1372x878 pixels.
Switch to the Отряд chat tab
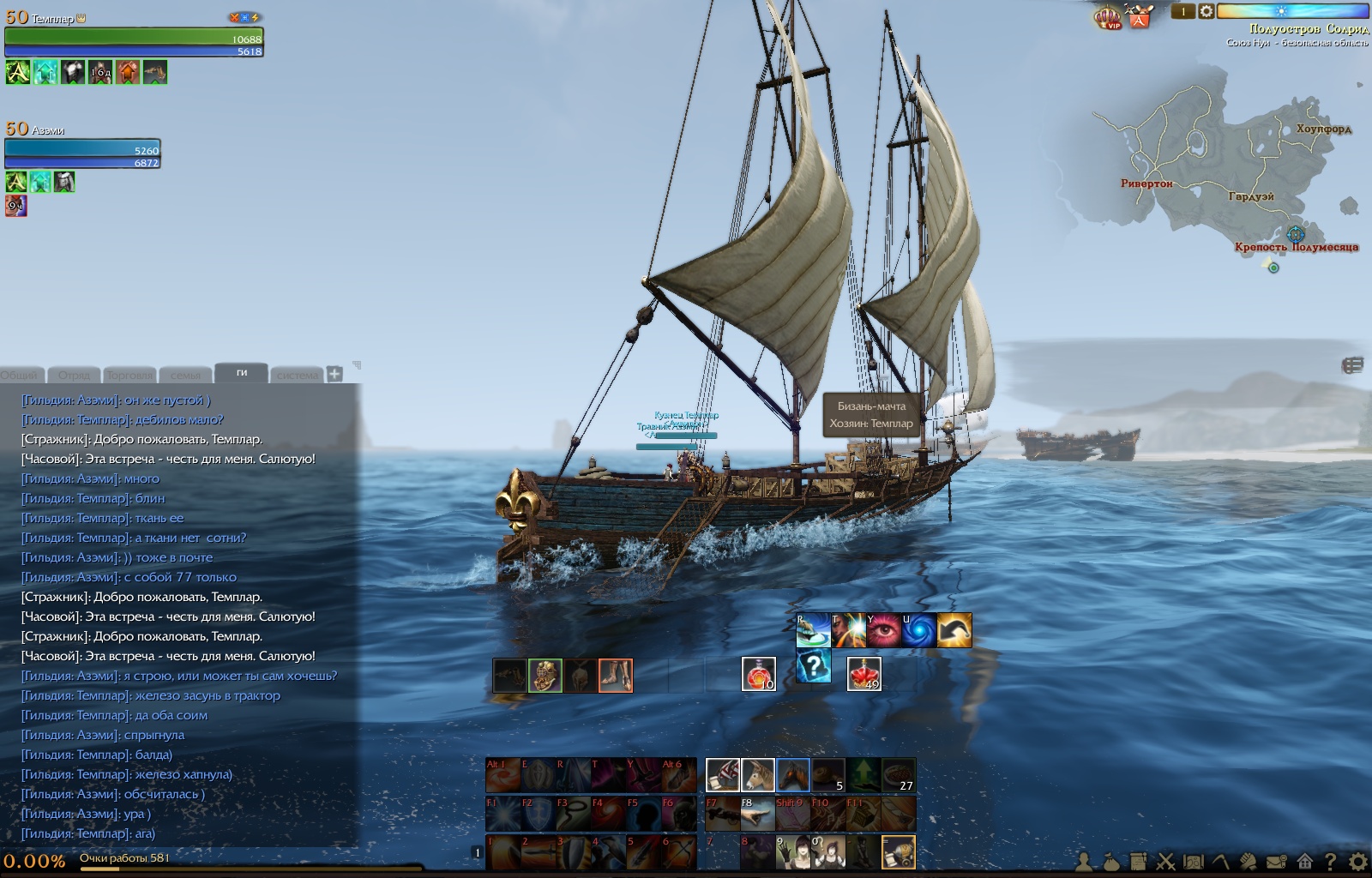[x=75, y=375]
